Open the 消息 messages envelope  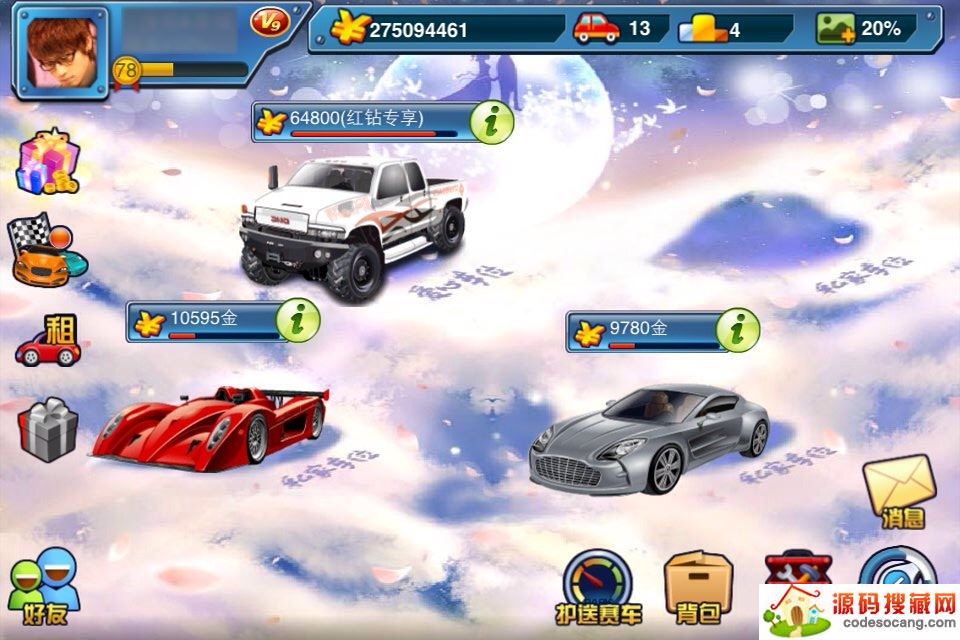[x=897, y=491]
